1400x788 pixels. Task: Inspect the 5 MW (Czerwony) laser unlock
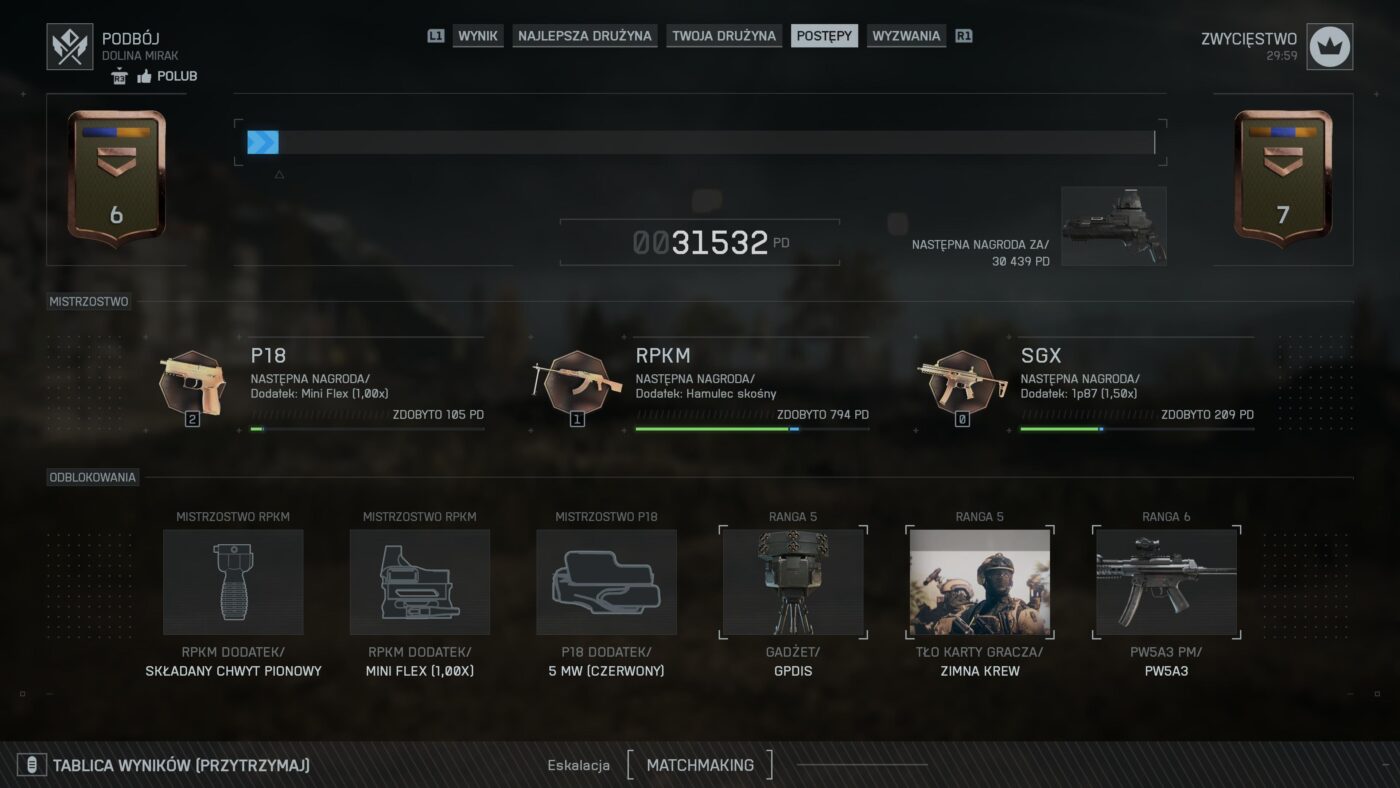tap(606, 582)
